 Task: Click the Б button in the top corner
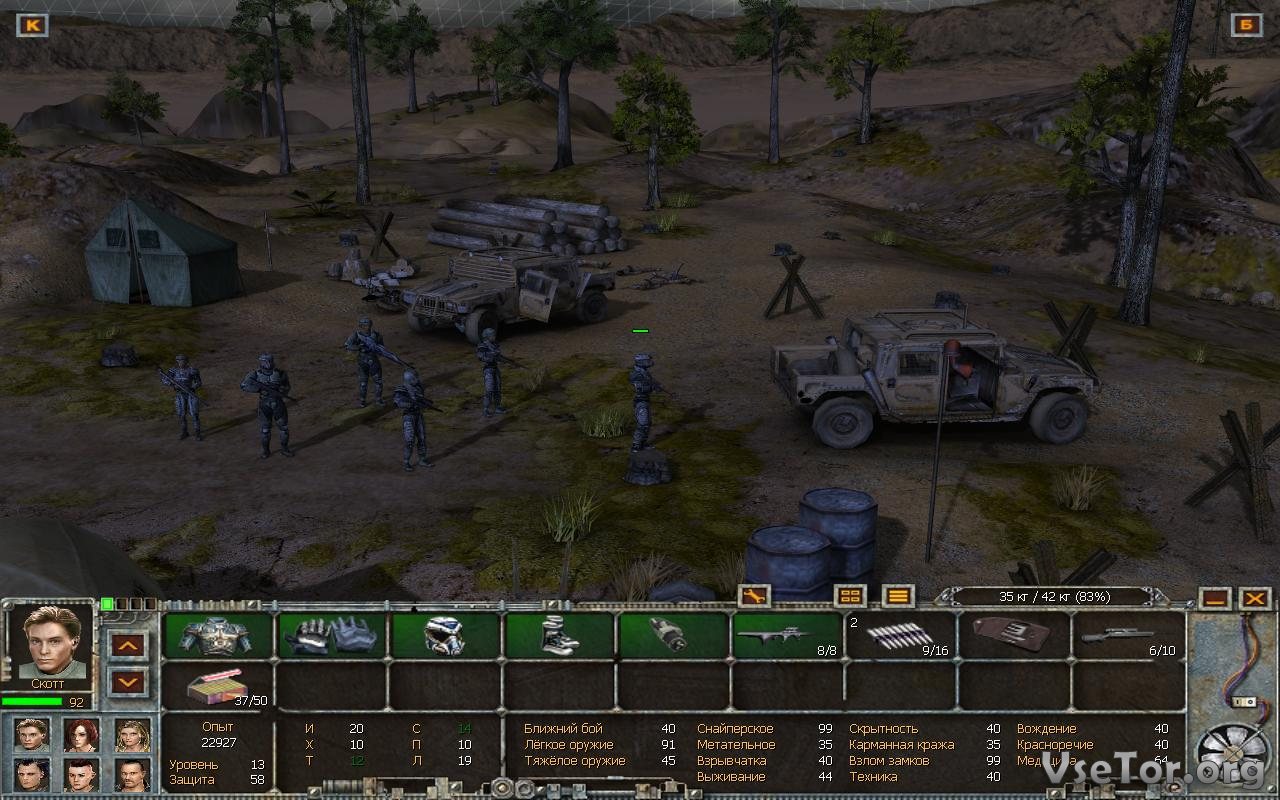point(1246,25)
